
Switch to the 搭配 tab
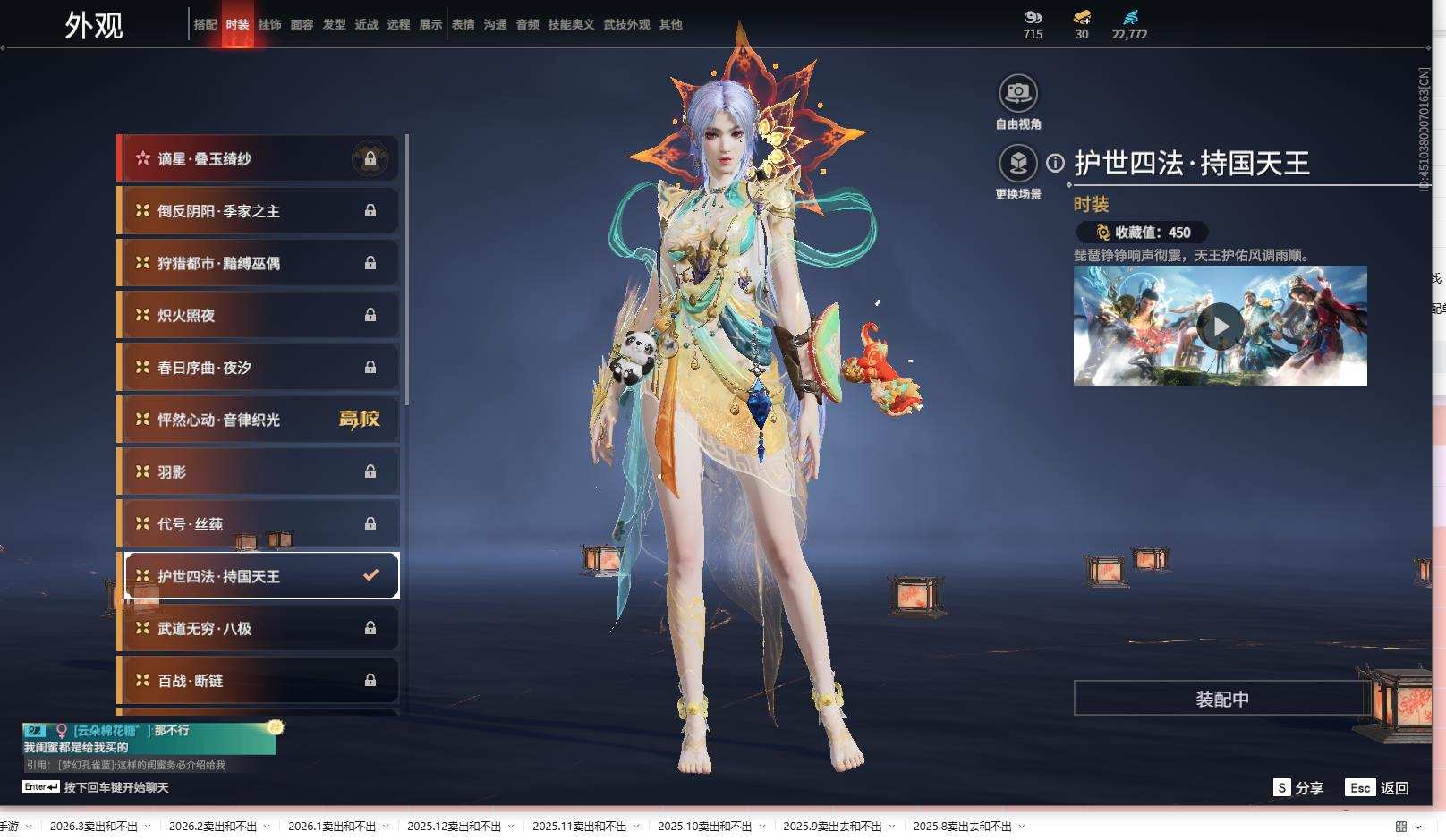tap(205, 25)
